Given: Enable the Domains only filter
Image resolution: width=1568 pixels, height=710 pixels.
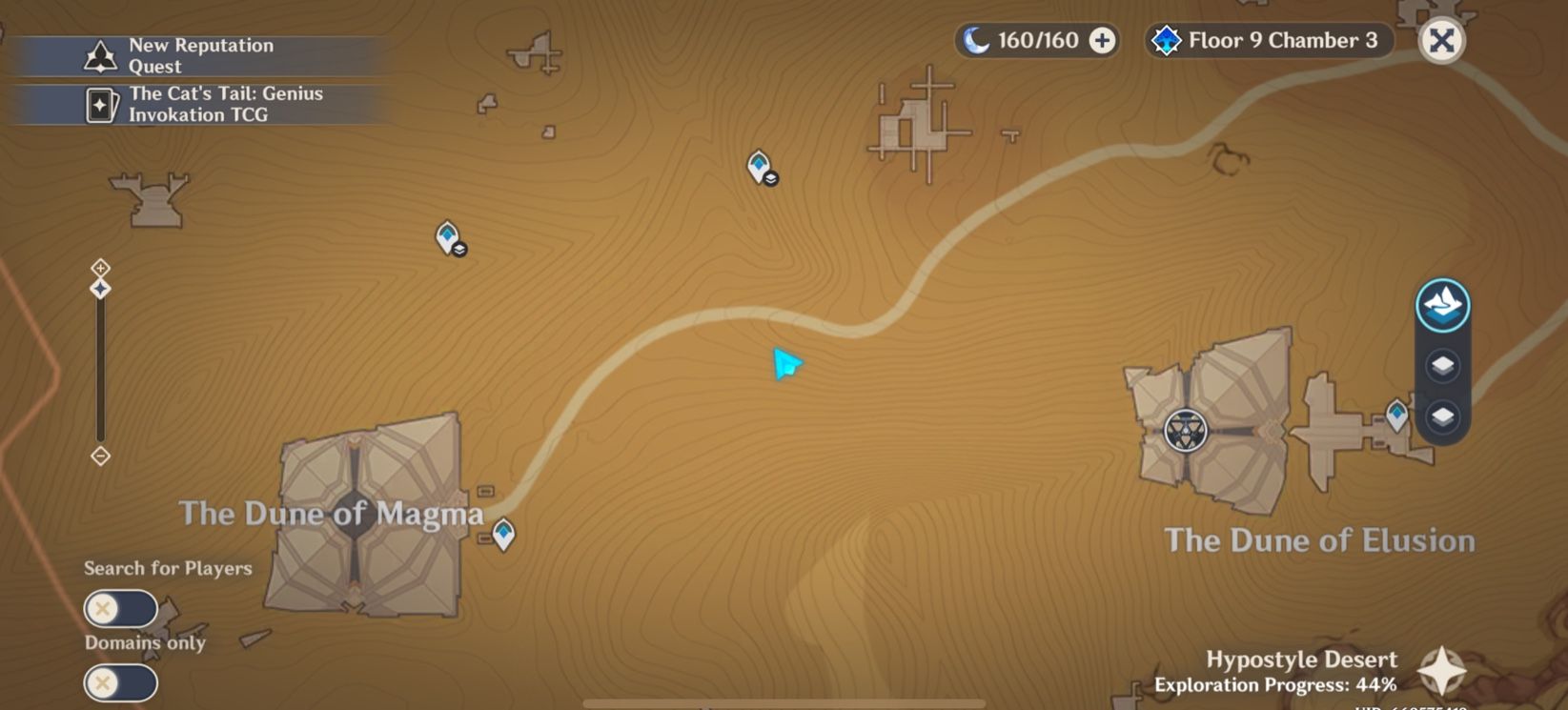Looking at the screenshot, I should pyautogui.click(x=120, y=682).
